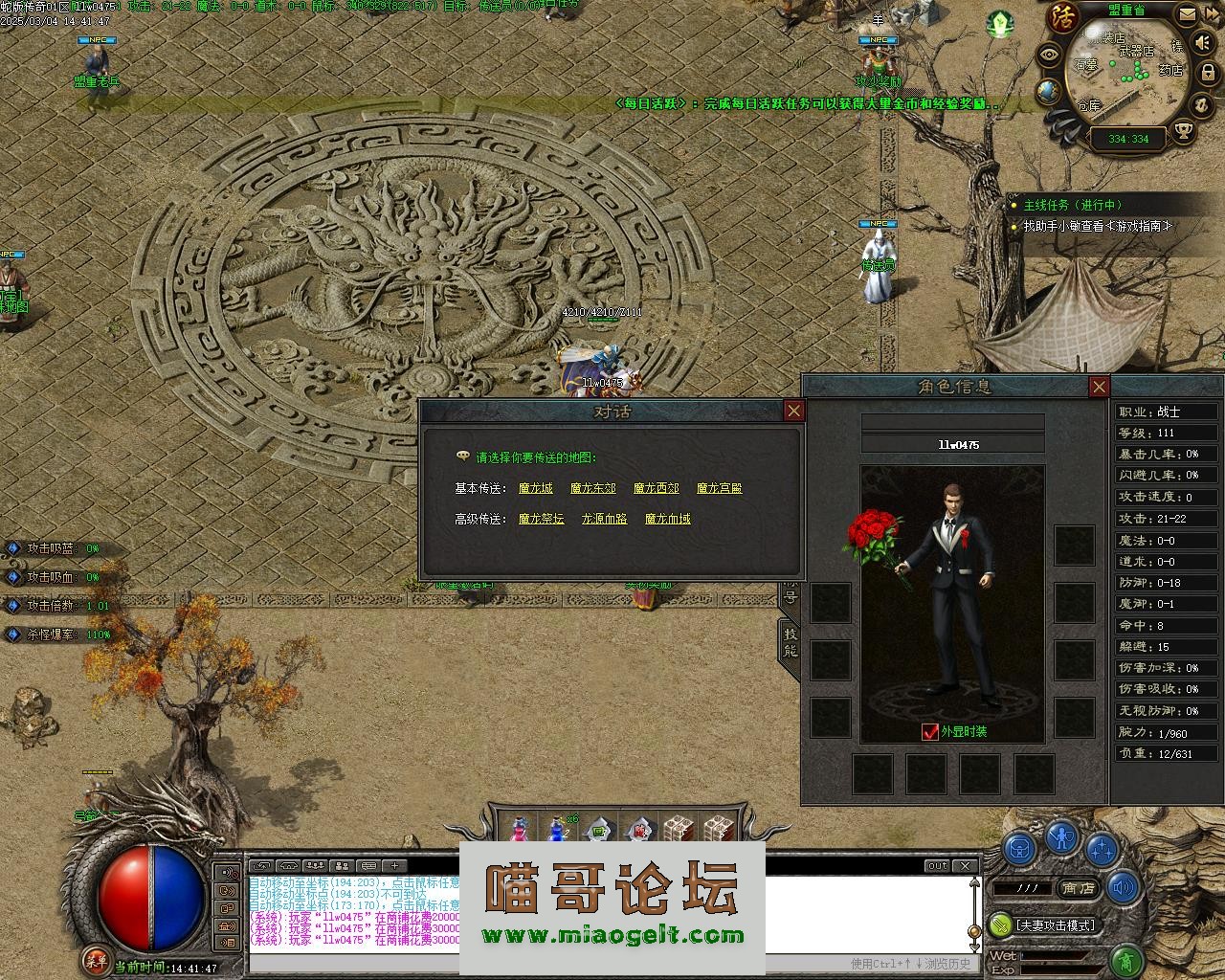The width and height of the screenshot is (1225, 980).
Task: Pick the 魔龙宫殿 teleport option
Action: (720, 488)
